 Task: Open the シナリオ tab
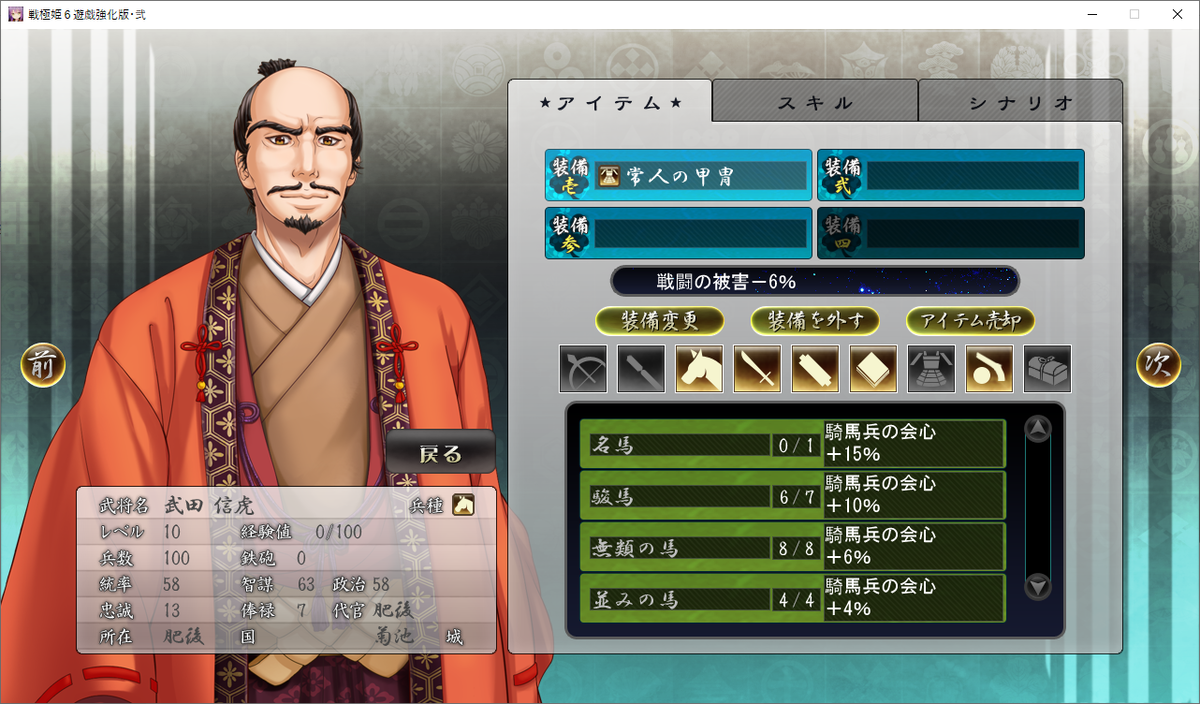click(1020, 102)
